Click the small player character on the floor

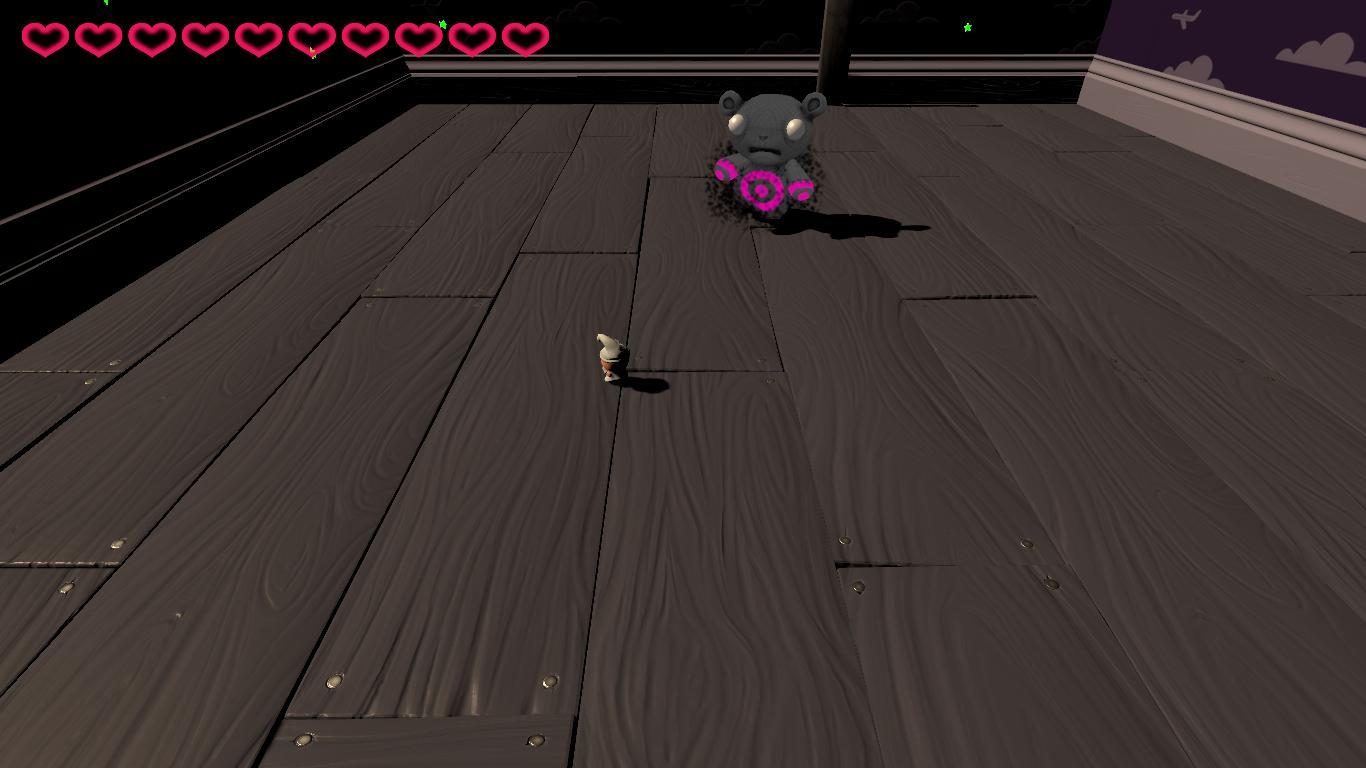point(608,360)
